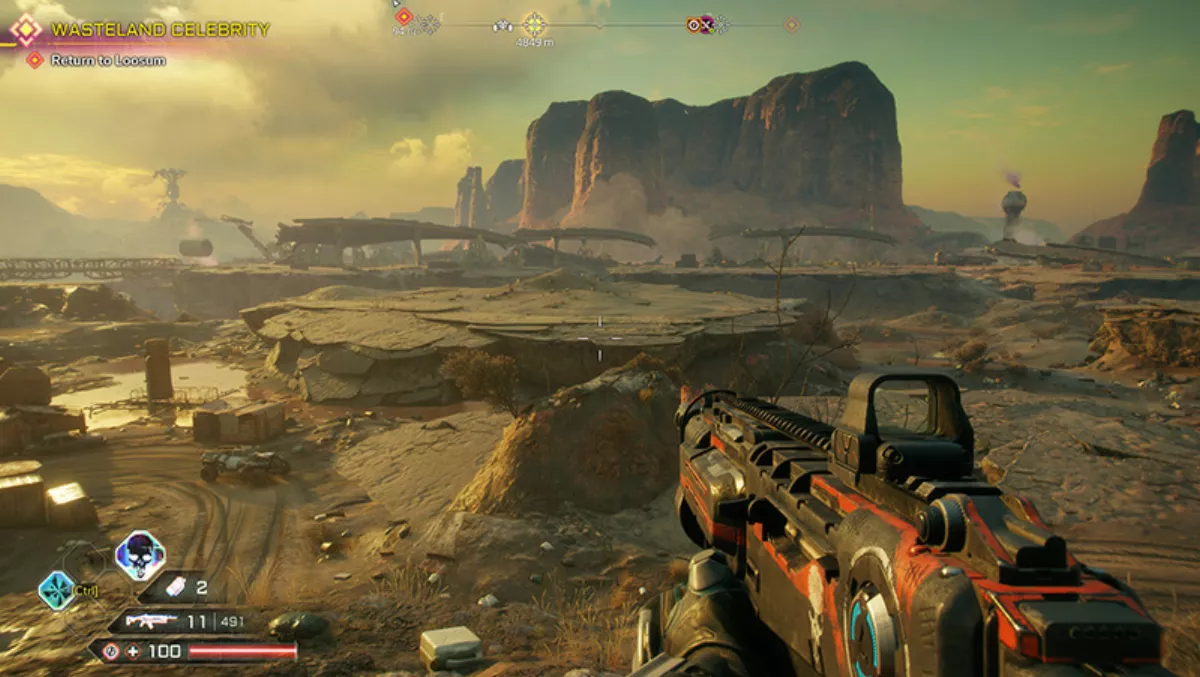Select the Return to Loosum objective
Viewport: 1200px width, 677px height.
click(108, 60)
